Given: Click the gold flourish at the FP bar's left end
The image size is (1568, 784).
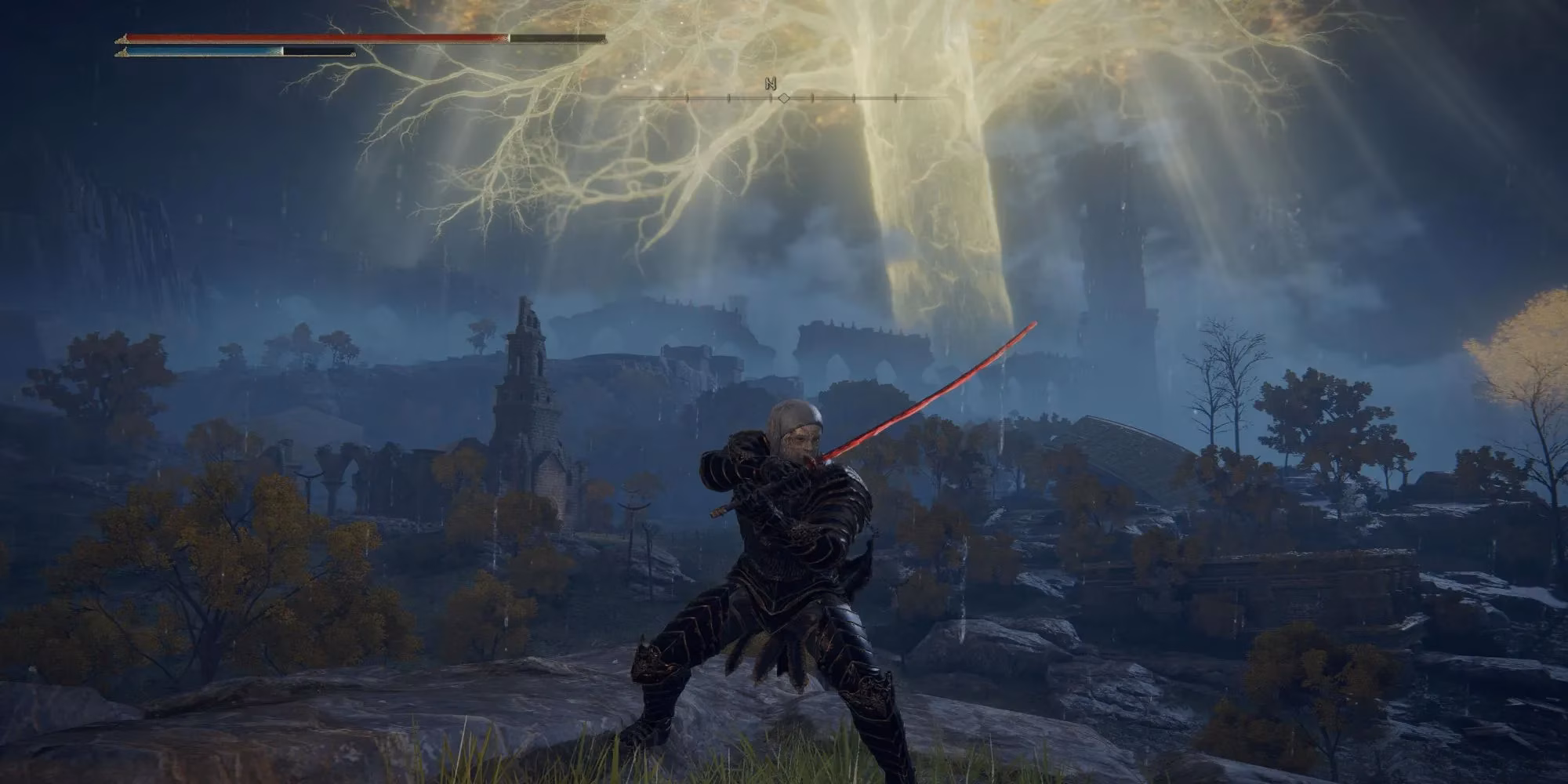Looking at the screenshot, I should 123,53.
